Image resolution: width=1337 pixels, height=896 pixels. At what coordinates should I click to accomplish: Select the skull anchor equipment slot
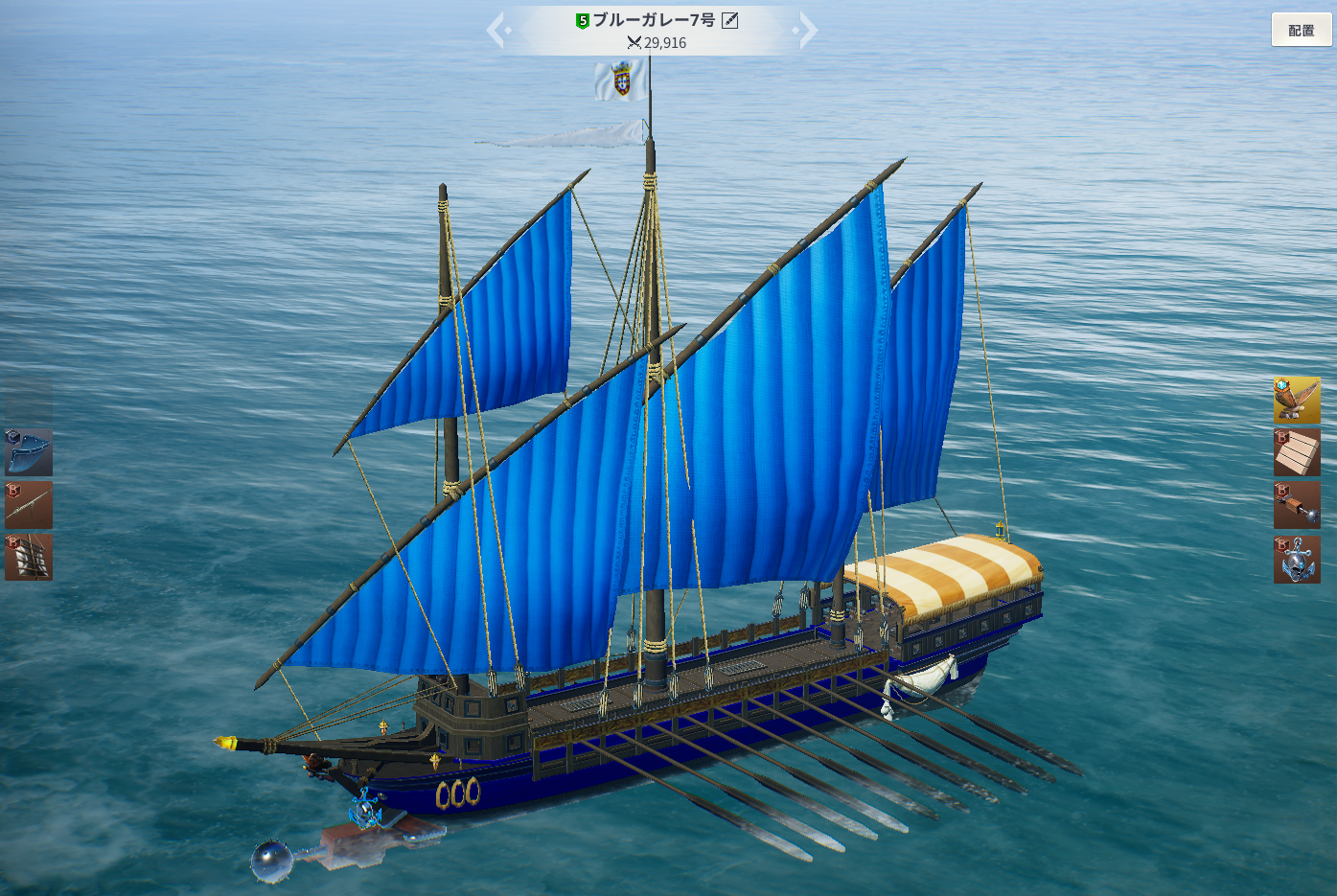click(1297, 559)
